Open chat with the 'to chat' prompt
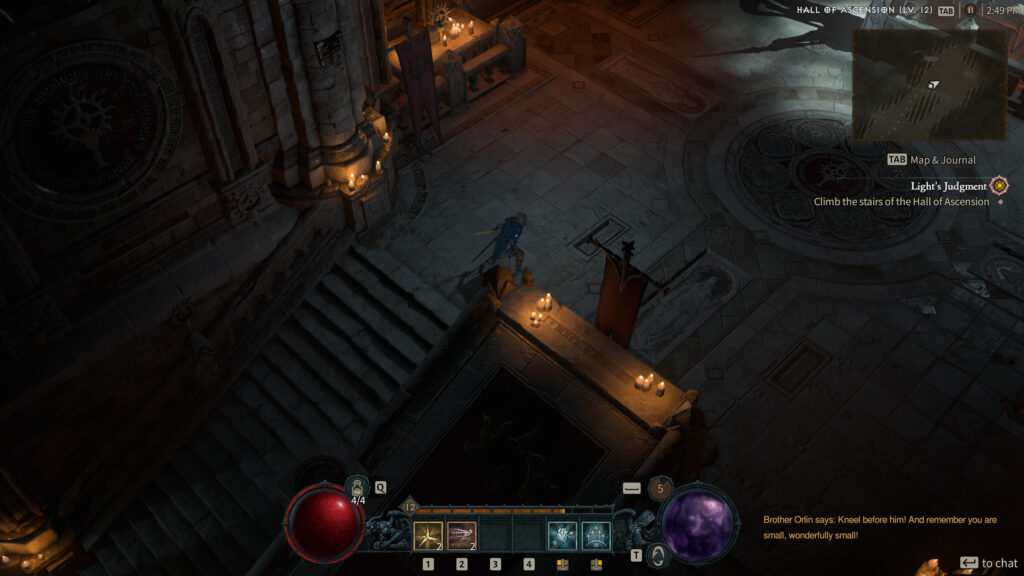 (x=989, y=563)
